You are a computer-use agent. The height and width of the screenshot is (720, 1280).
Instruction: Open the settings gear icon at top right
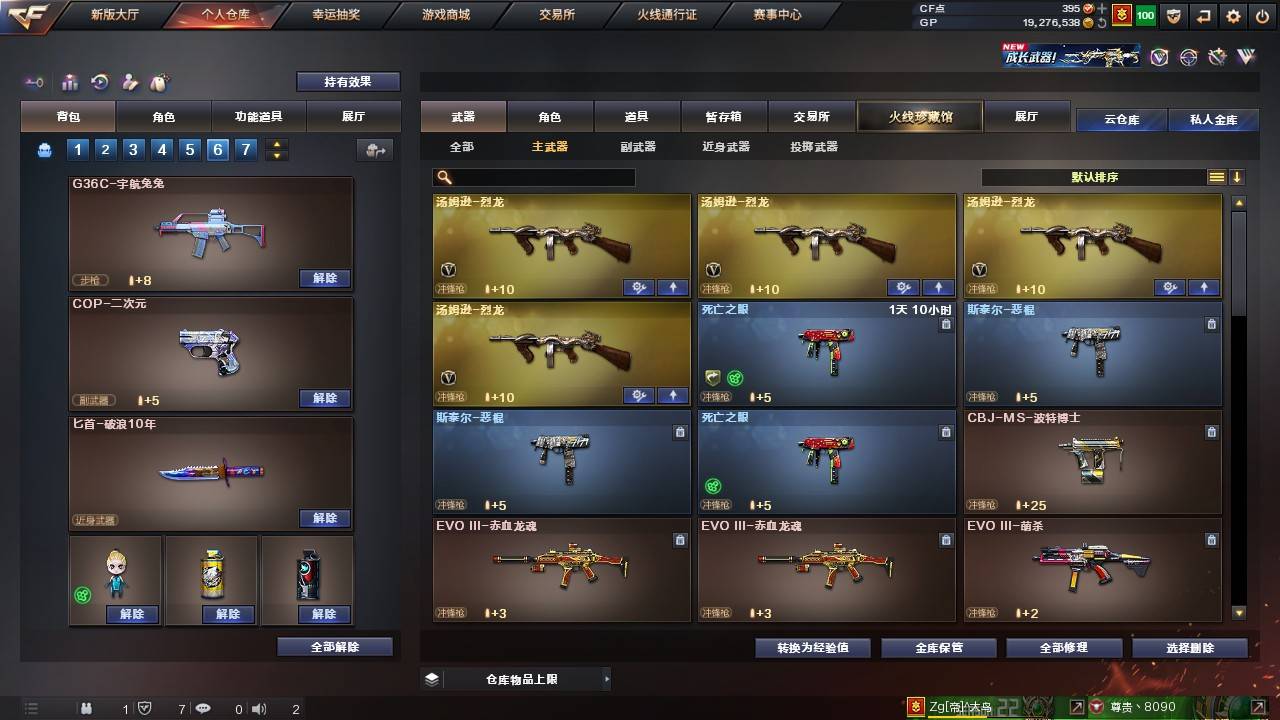click(1233, 16)
